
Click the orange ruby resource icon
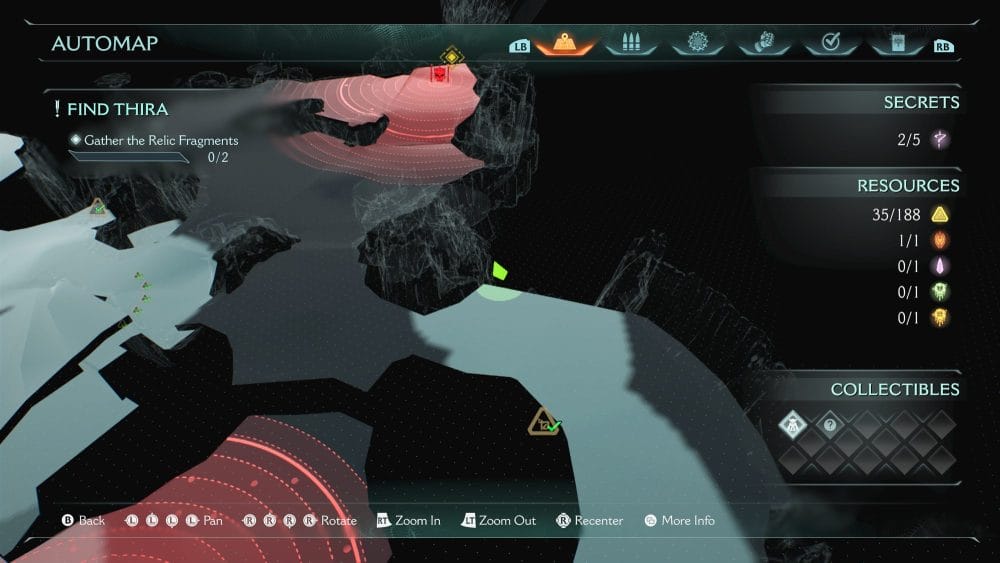point(939,240)
